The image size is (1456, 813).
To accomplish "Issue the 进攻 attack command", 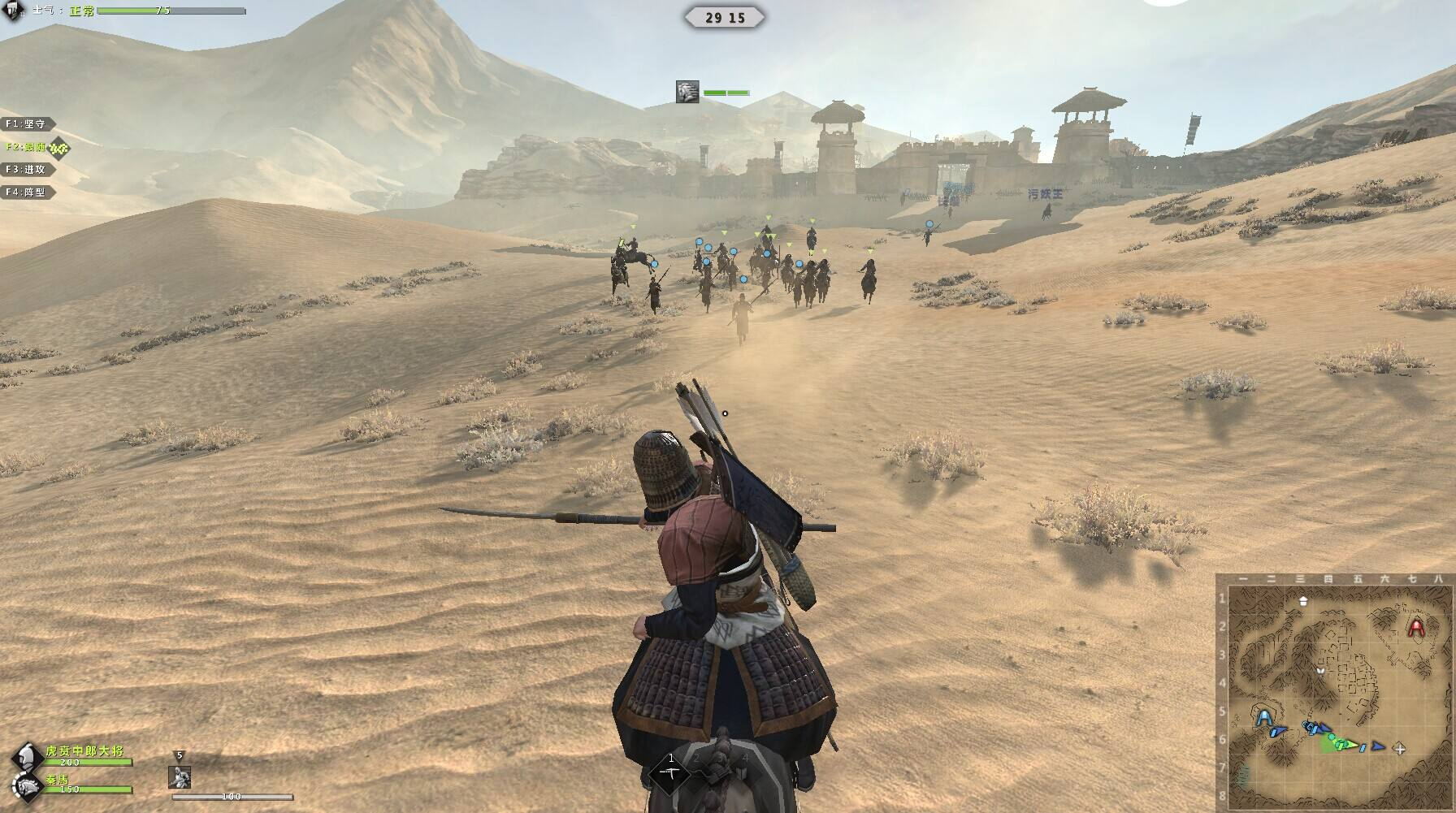I will click(28, 170).
